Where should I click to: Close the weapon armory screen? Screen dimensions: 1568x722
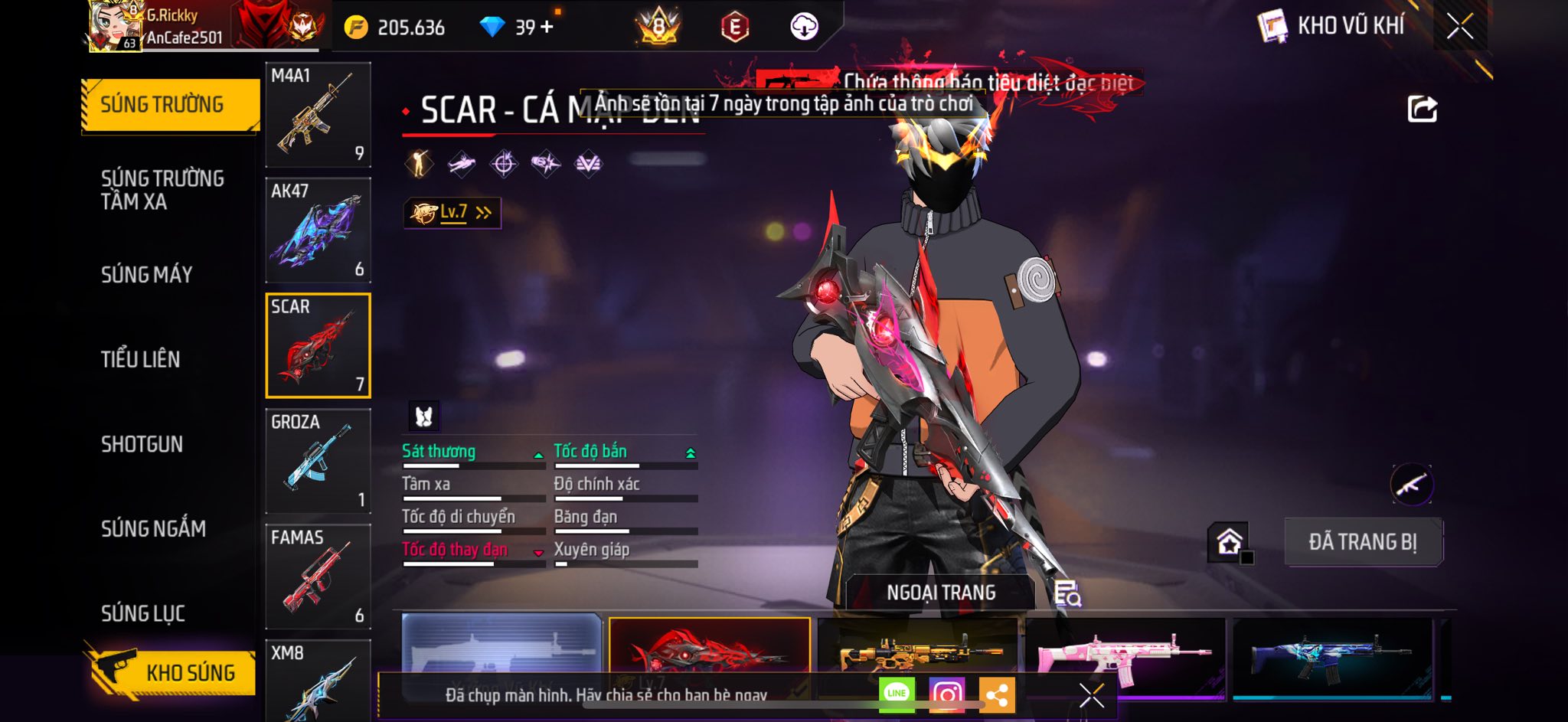1459,27
